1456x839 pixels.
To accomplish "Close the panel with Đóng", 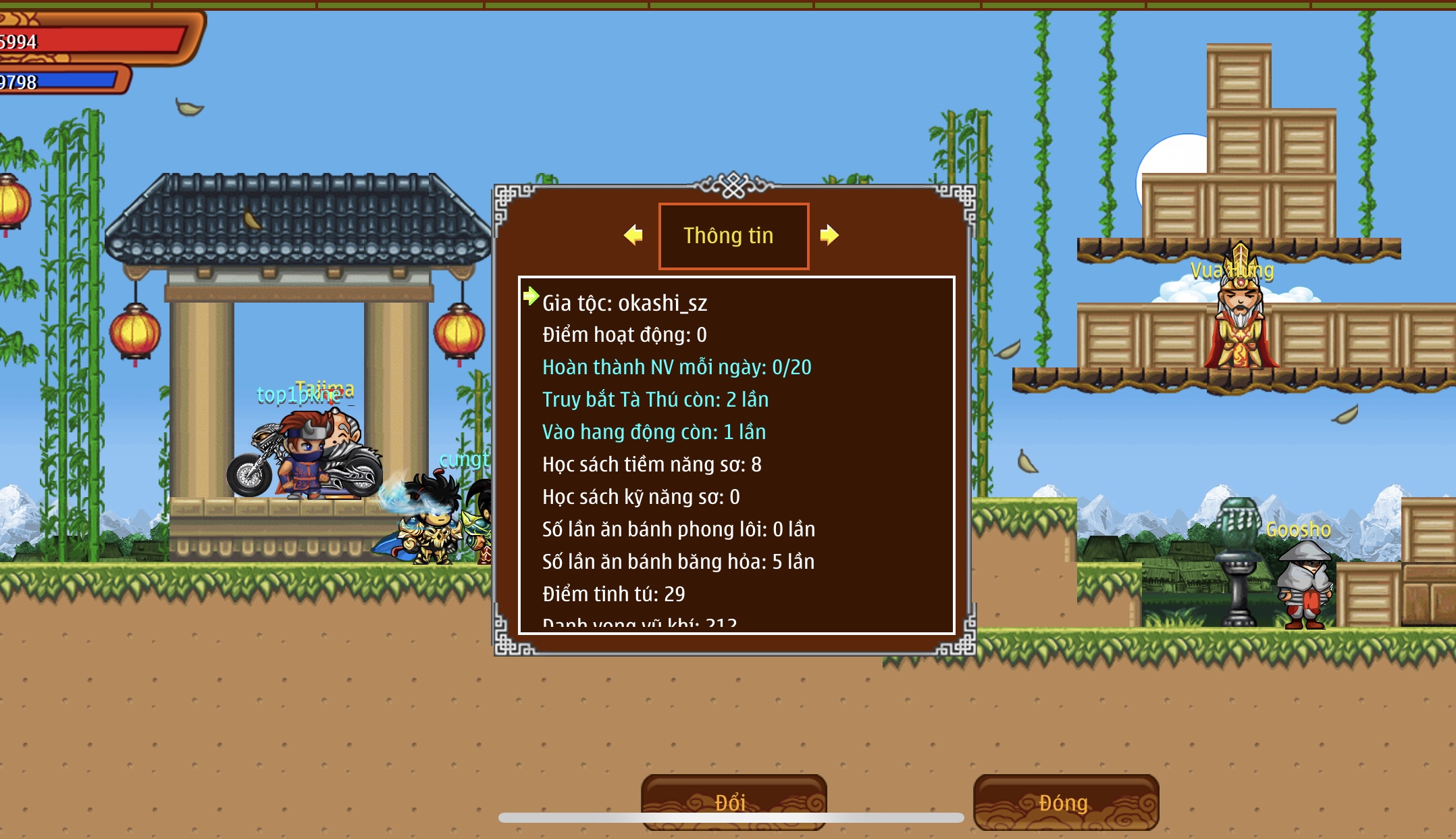I will 1065,802.
